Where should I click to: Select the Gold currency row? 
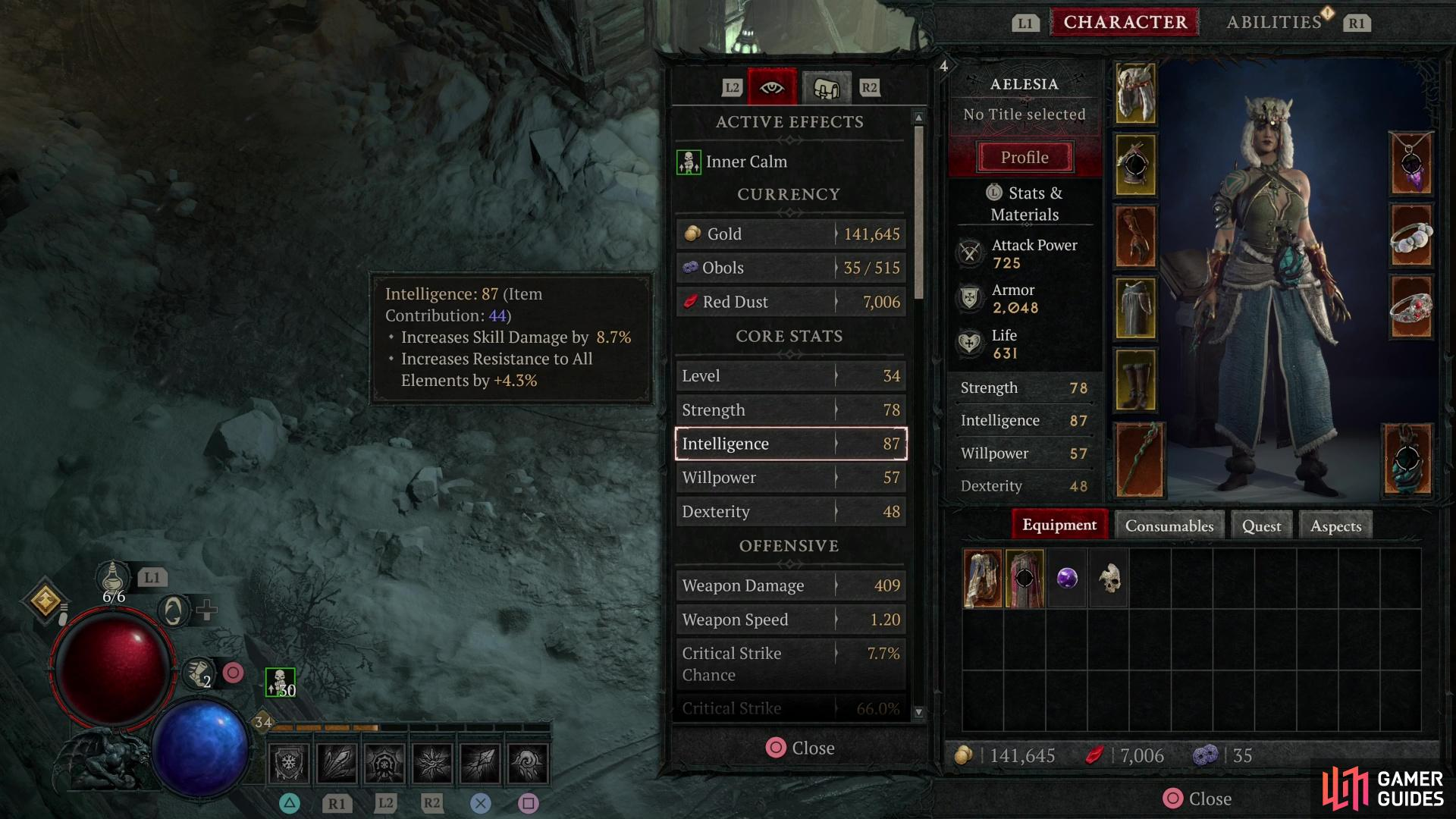[790, 234]
